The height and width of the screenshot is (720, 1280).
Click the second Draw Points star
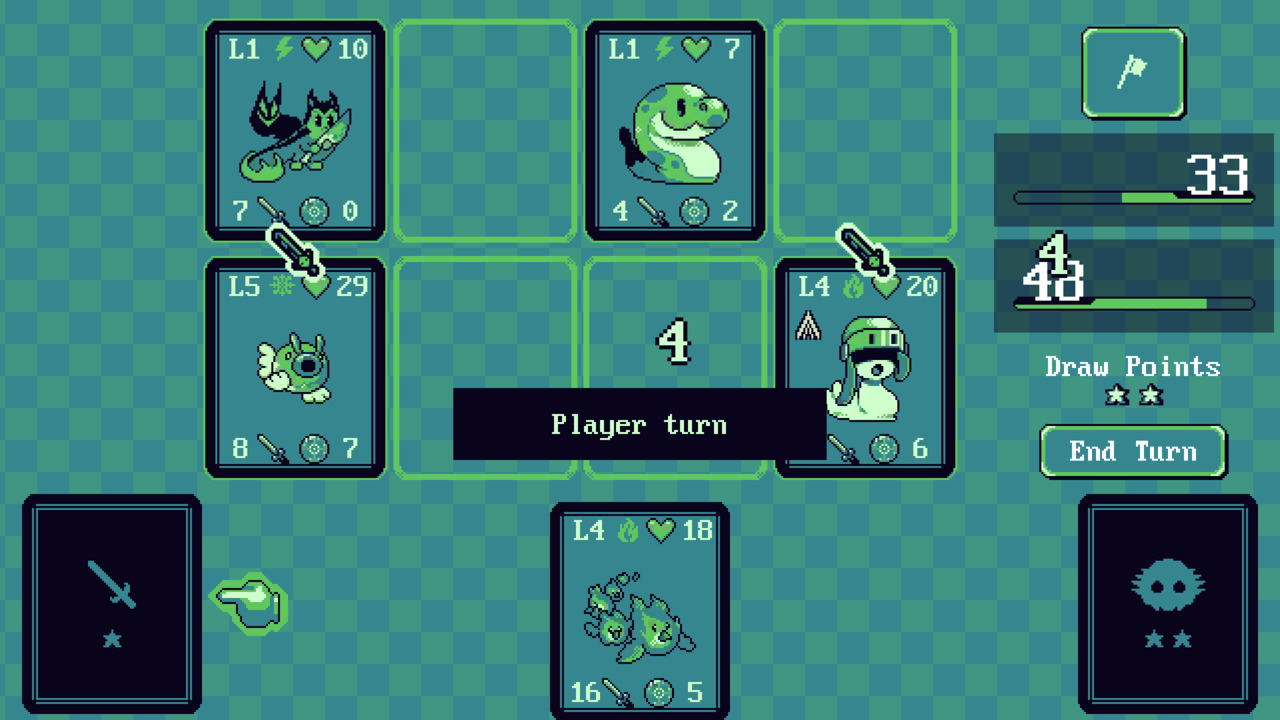(x=1150, y=396)
